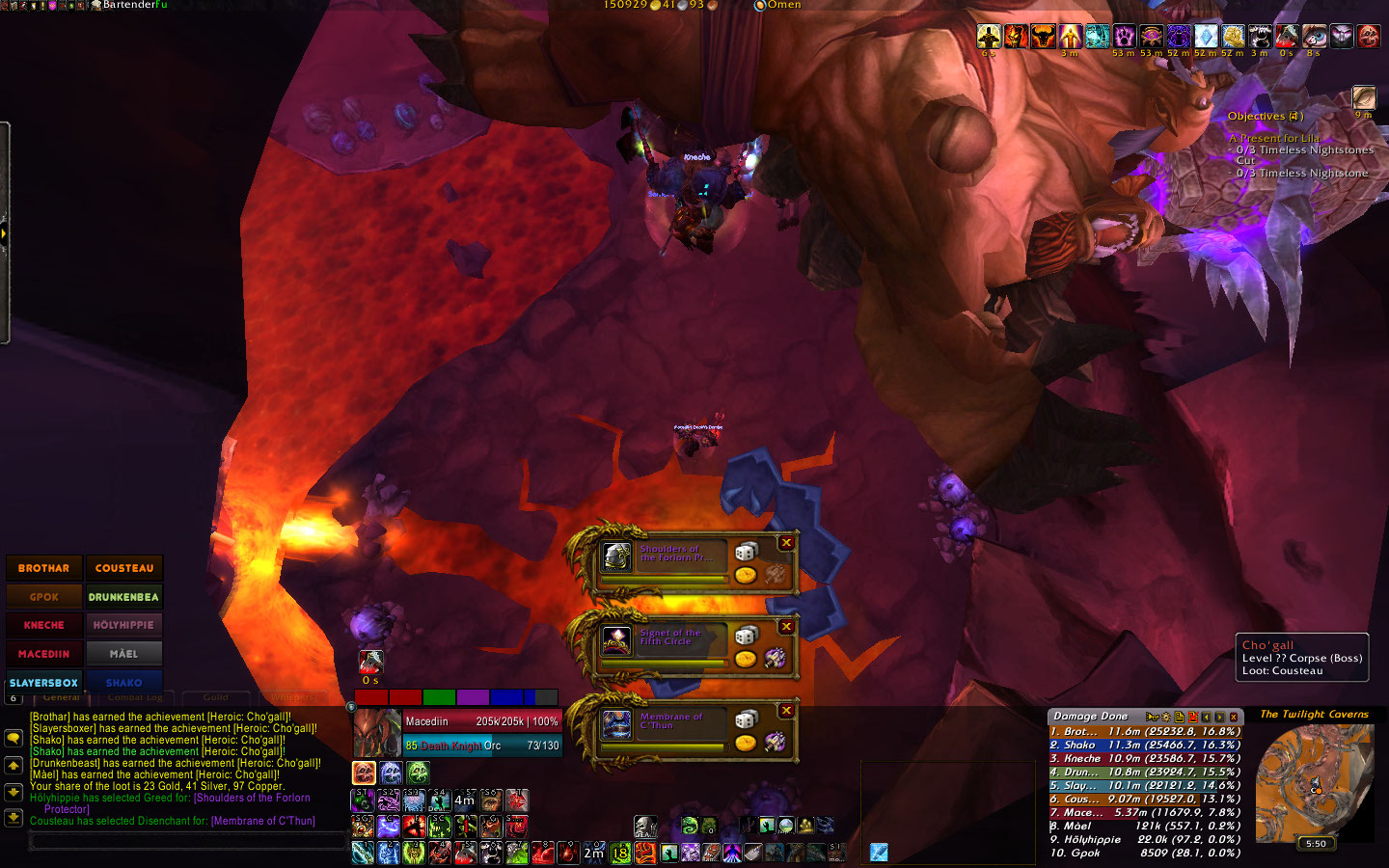
Task: Open the Signet of the Fifth Circle item icon
Action: [616, 639]
